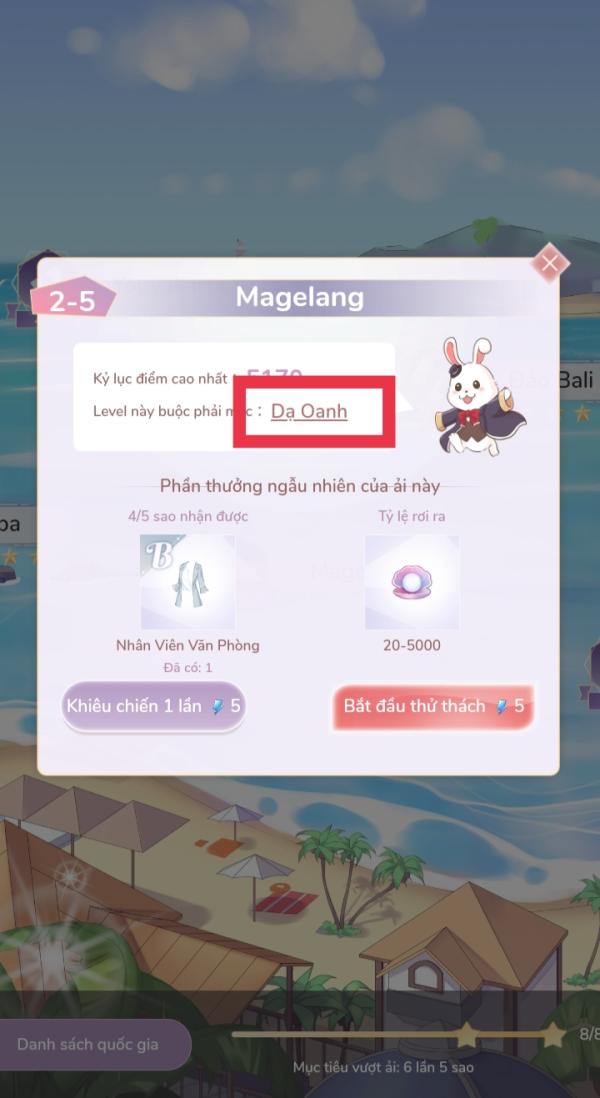
Task: Close the Magelang stage popup
Action: (x=549, y=263)
